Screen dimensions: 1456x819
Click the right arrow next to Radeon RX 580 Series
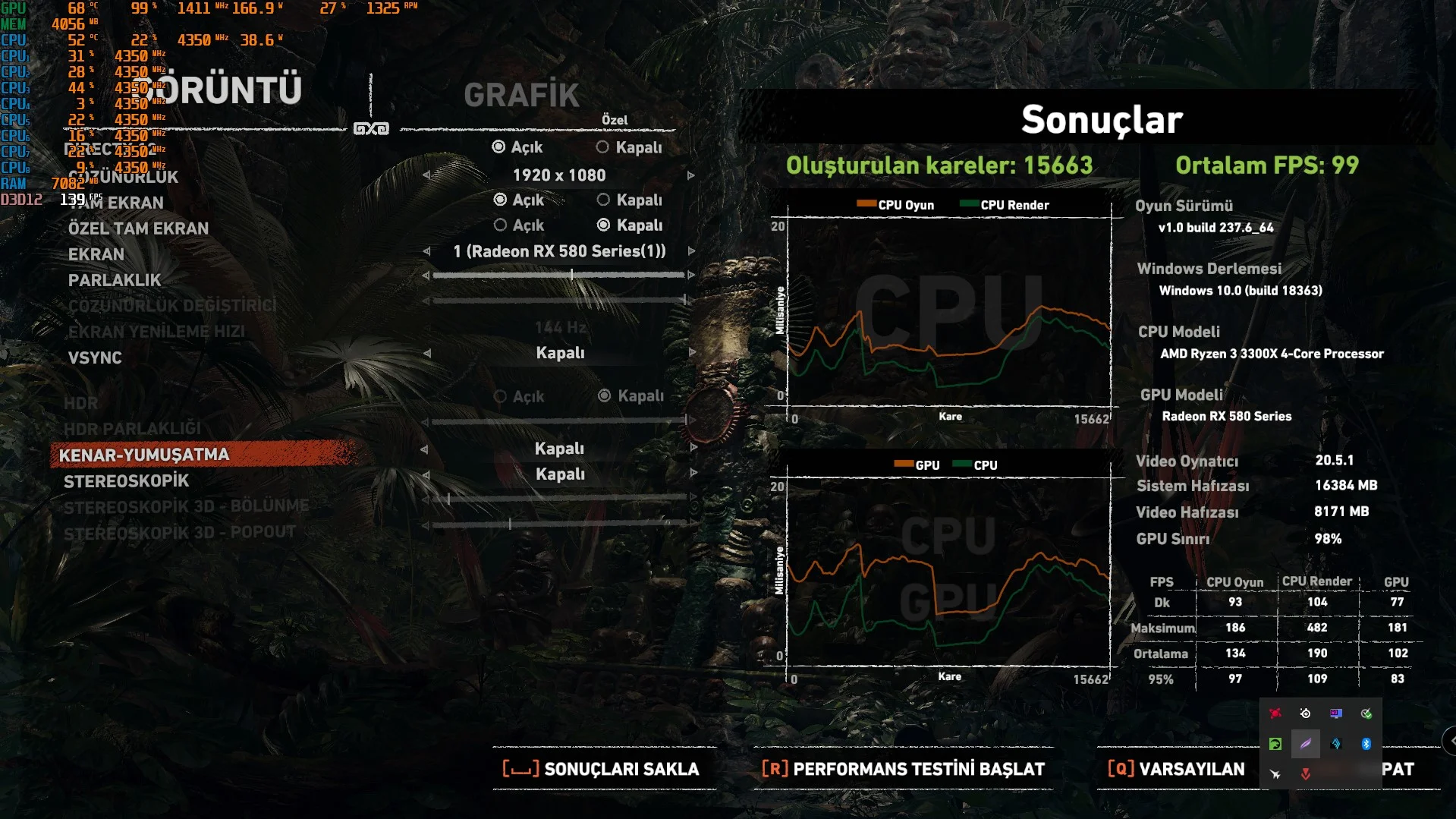pyautogui.click(x=690, y=251)
